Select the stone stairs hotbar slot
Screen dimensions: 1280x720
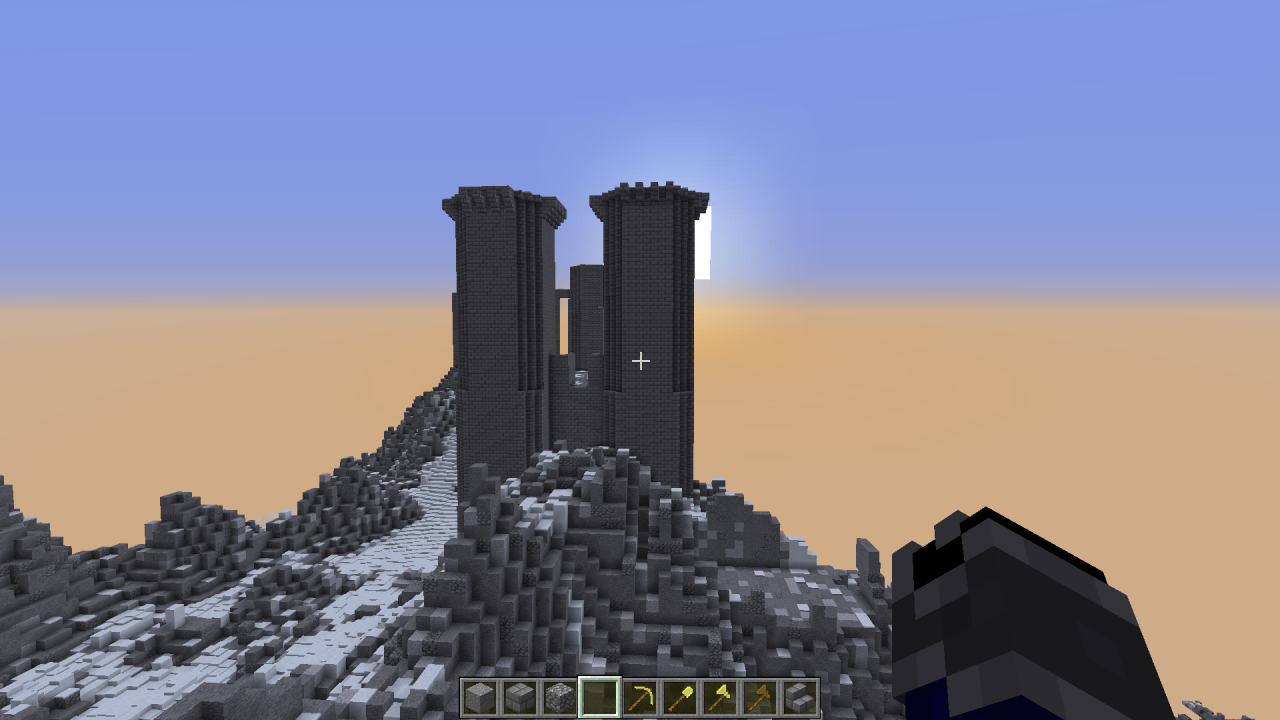click(799, 697)
